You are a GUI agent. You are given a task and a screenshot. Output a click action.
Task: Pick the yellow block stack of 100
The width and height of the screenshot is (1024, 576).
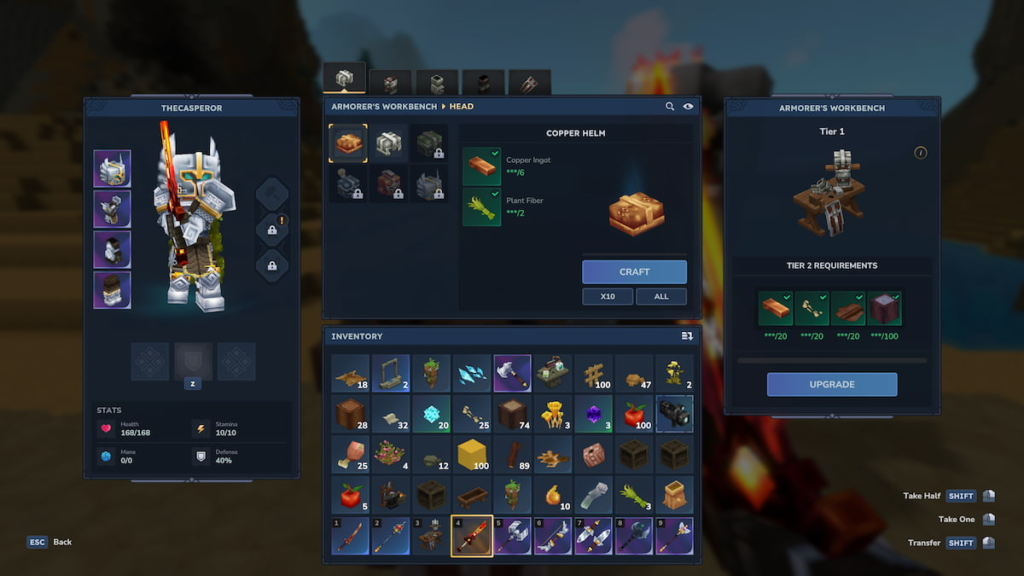pyautogui.click(x=470, y=454)
